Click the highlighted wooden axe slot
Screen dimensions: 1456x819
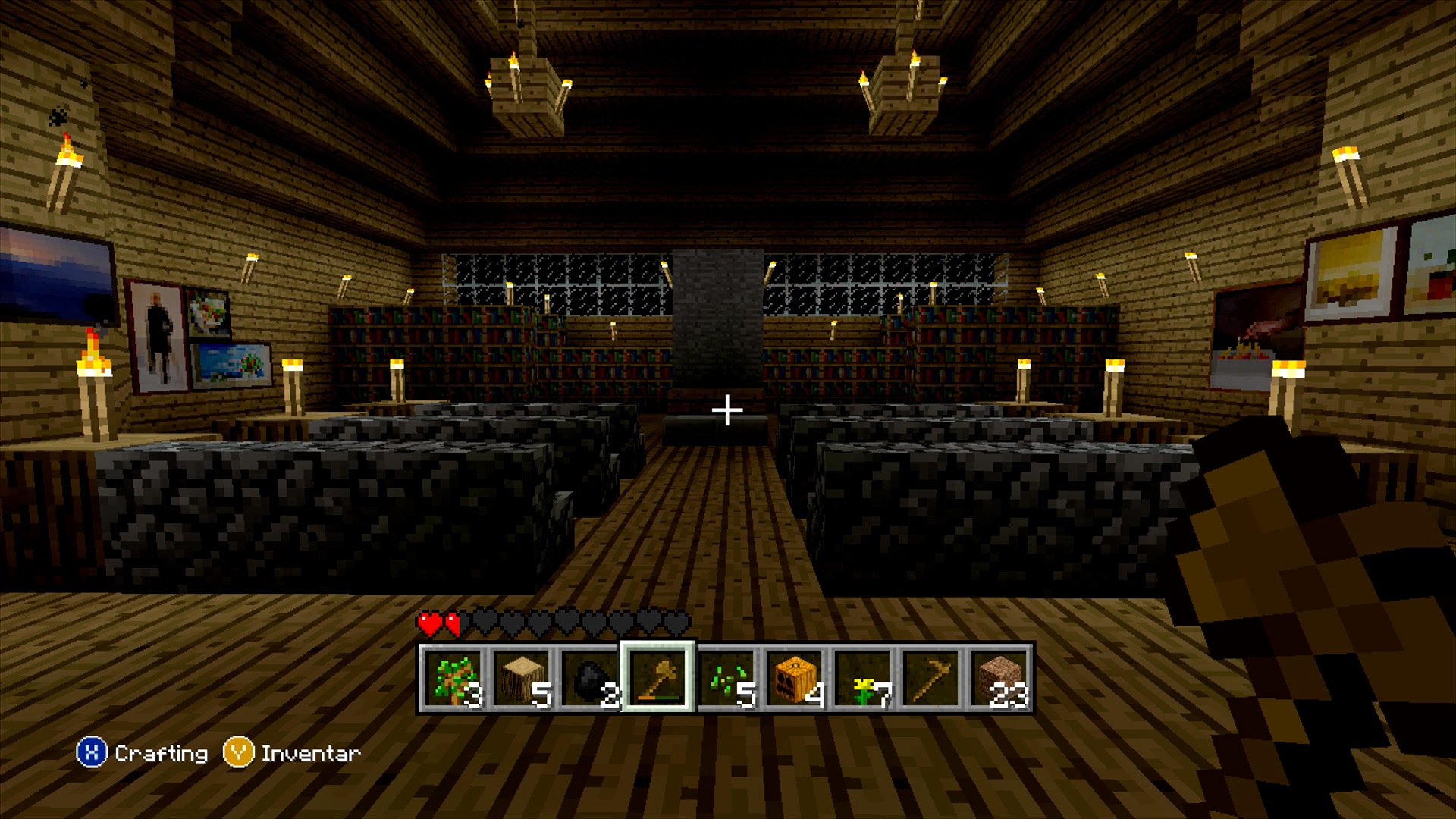[657, 678]
